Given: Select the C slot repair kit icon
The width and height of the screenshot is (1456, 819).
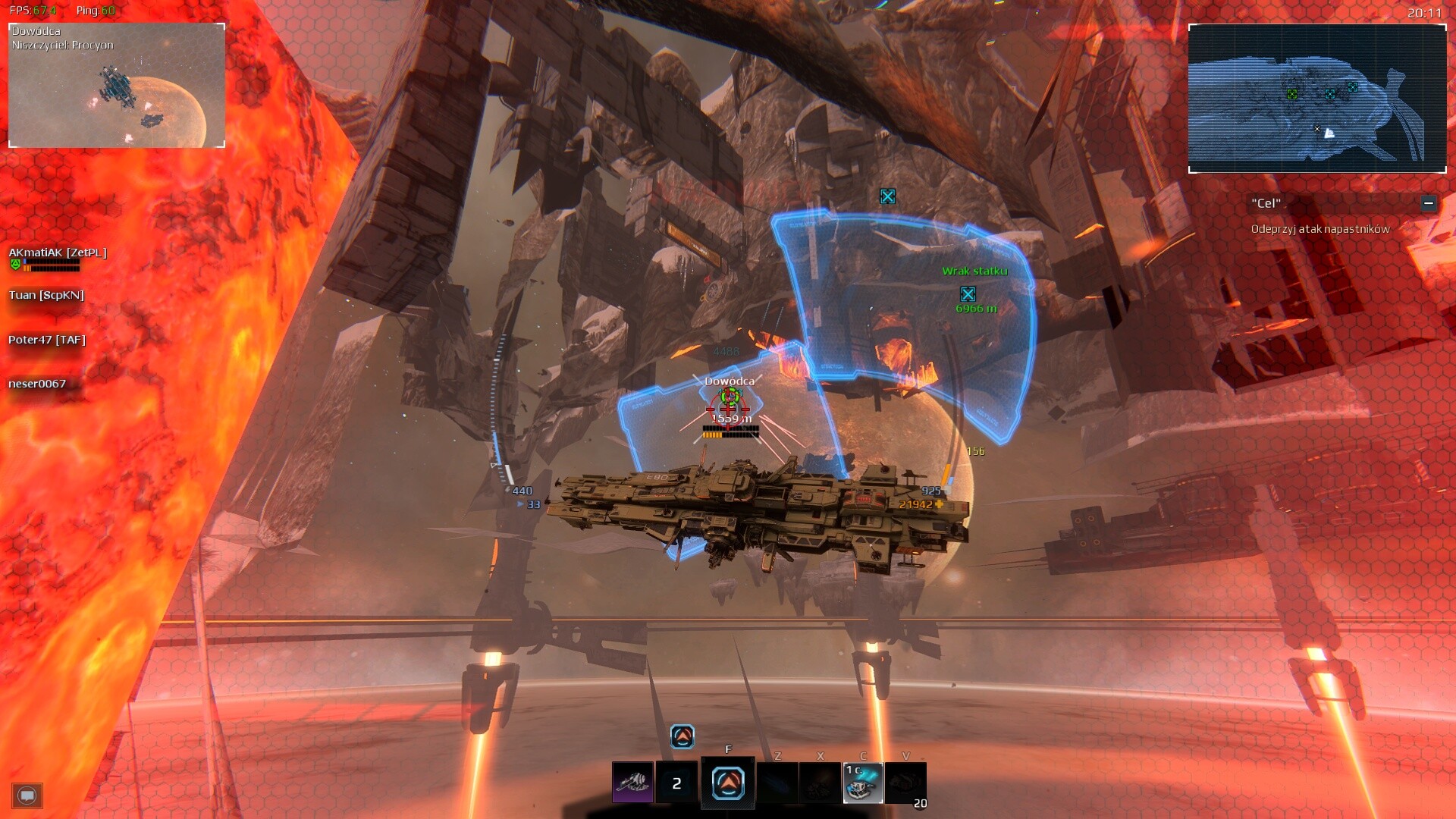Looking at the screenshot, I should tap(864, 782).
